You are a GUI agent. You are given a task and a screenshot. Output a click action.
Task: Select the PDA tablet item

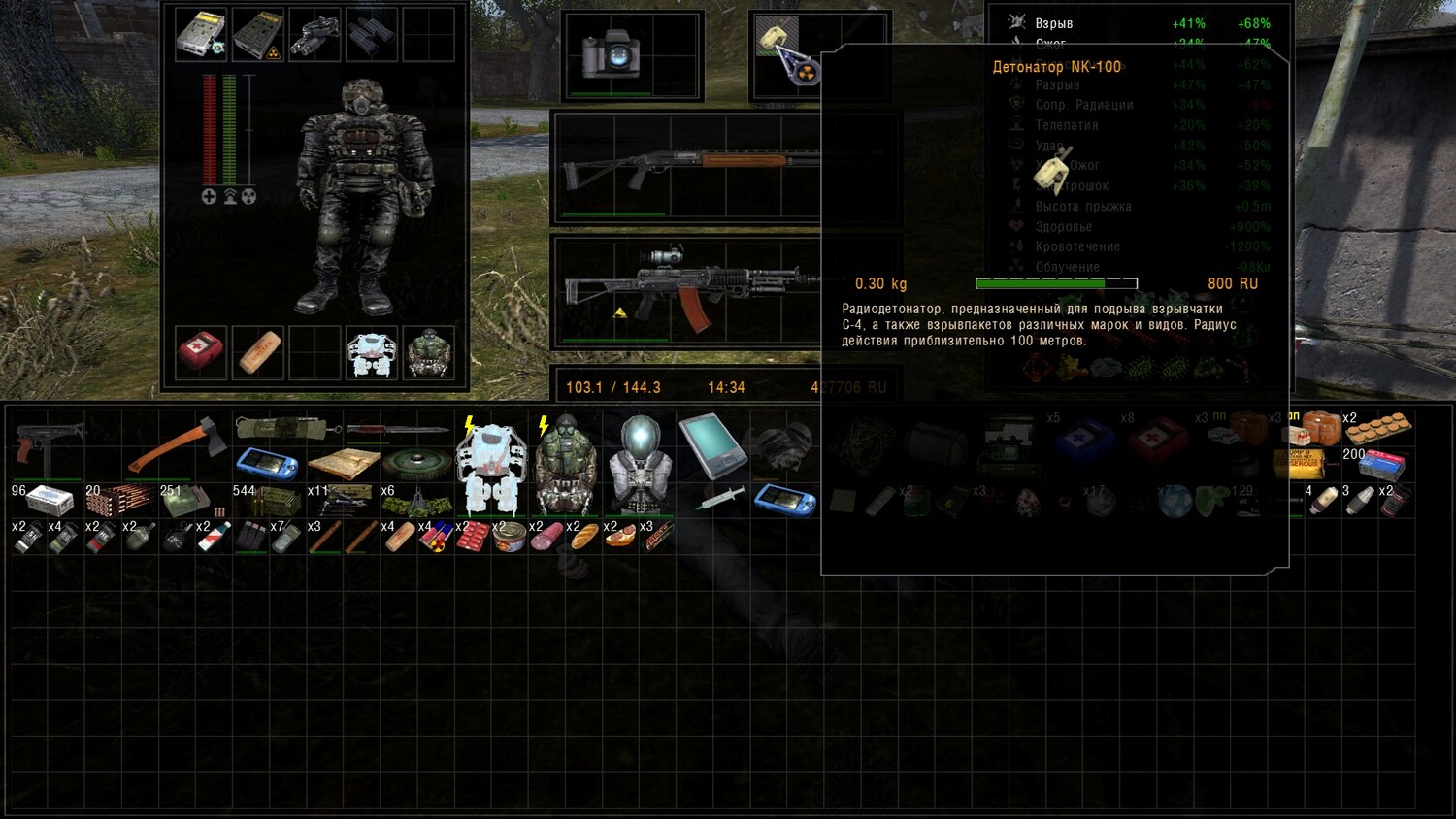click(x=712, y=445)
